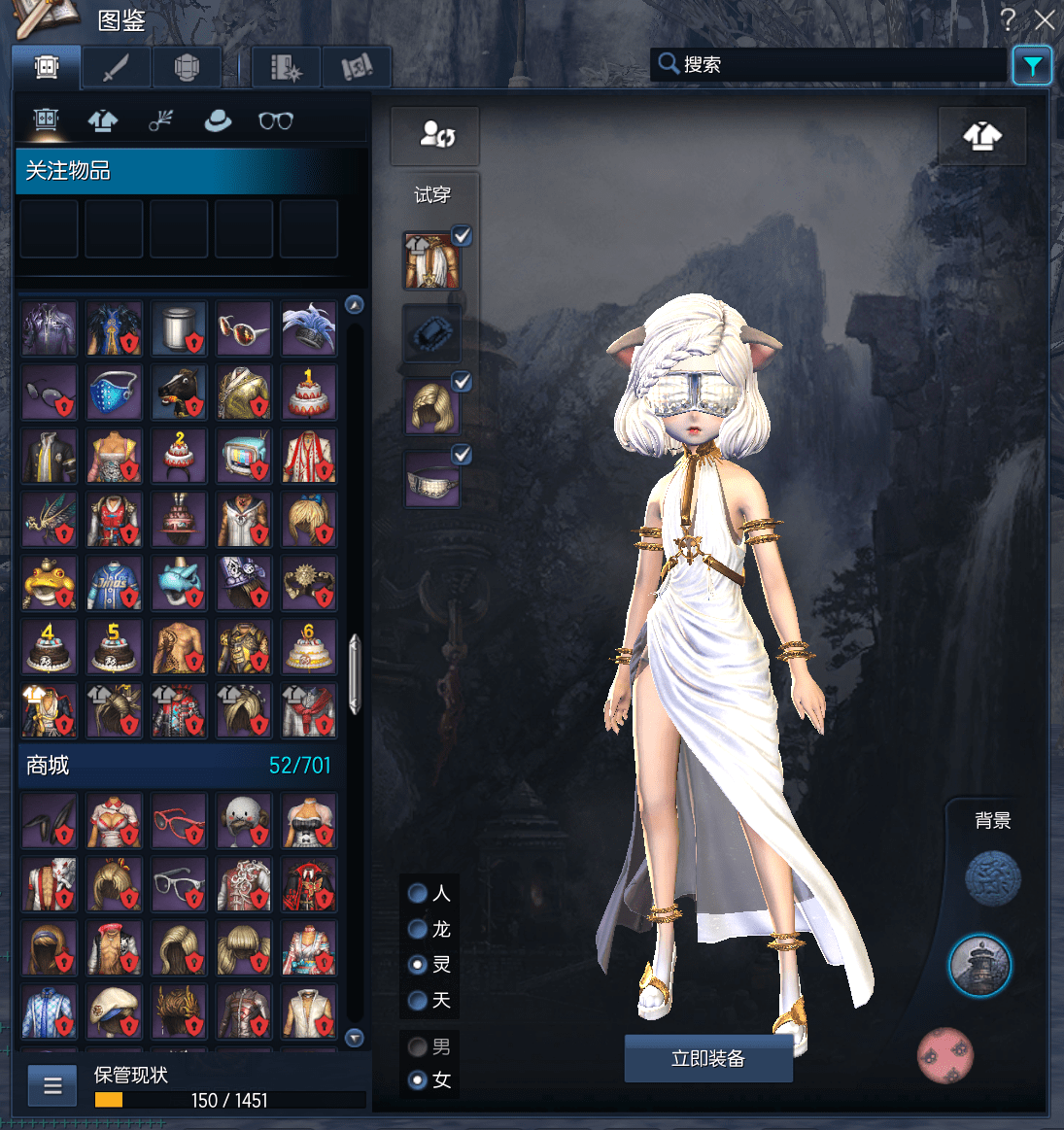Choose the 天 race option

tap(418, 1000)
